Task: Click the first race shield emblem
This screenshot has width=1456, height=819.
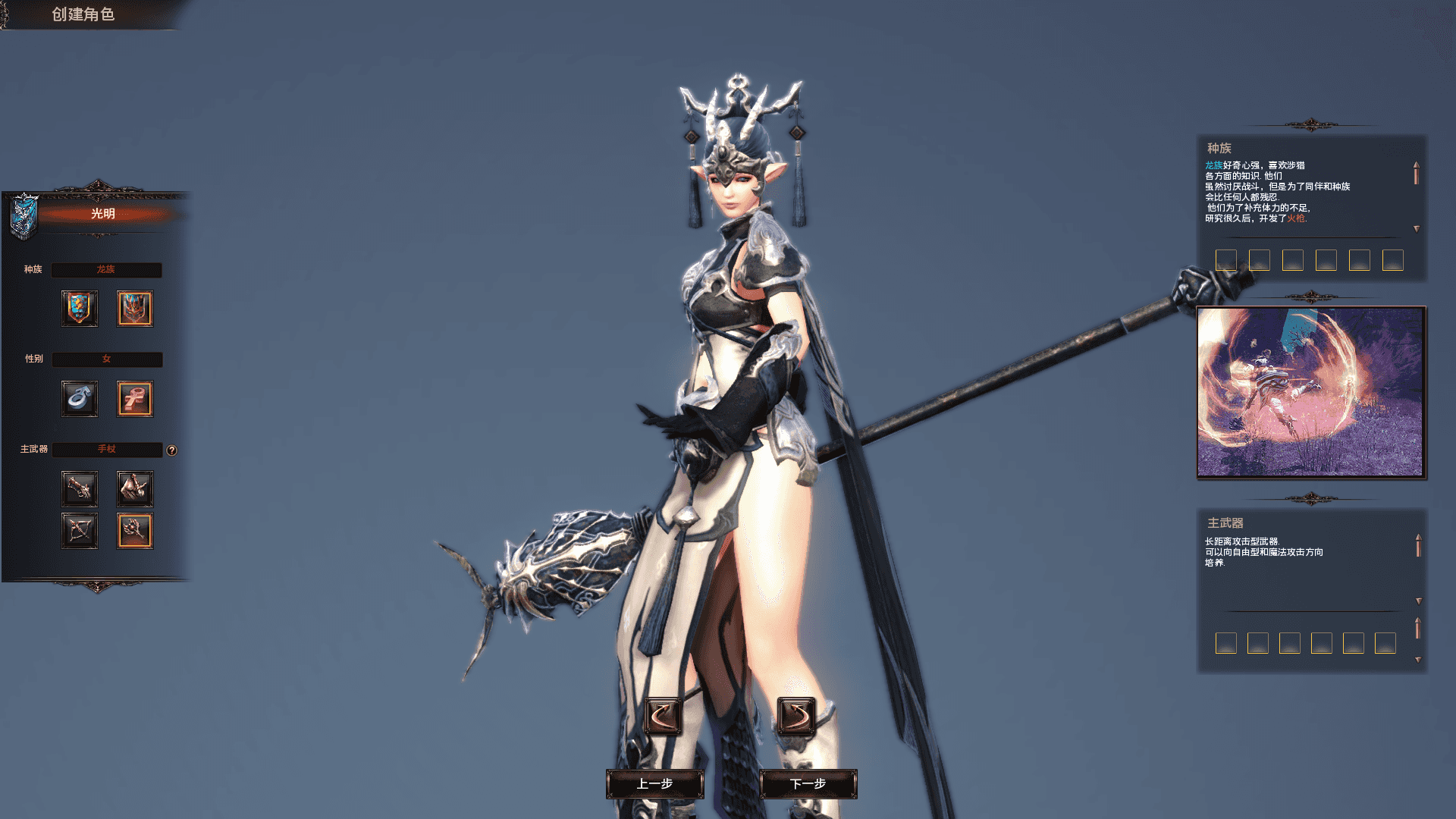Action: tap(80, 309)
